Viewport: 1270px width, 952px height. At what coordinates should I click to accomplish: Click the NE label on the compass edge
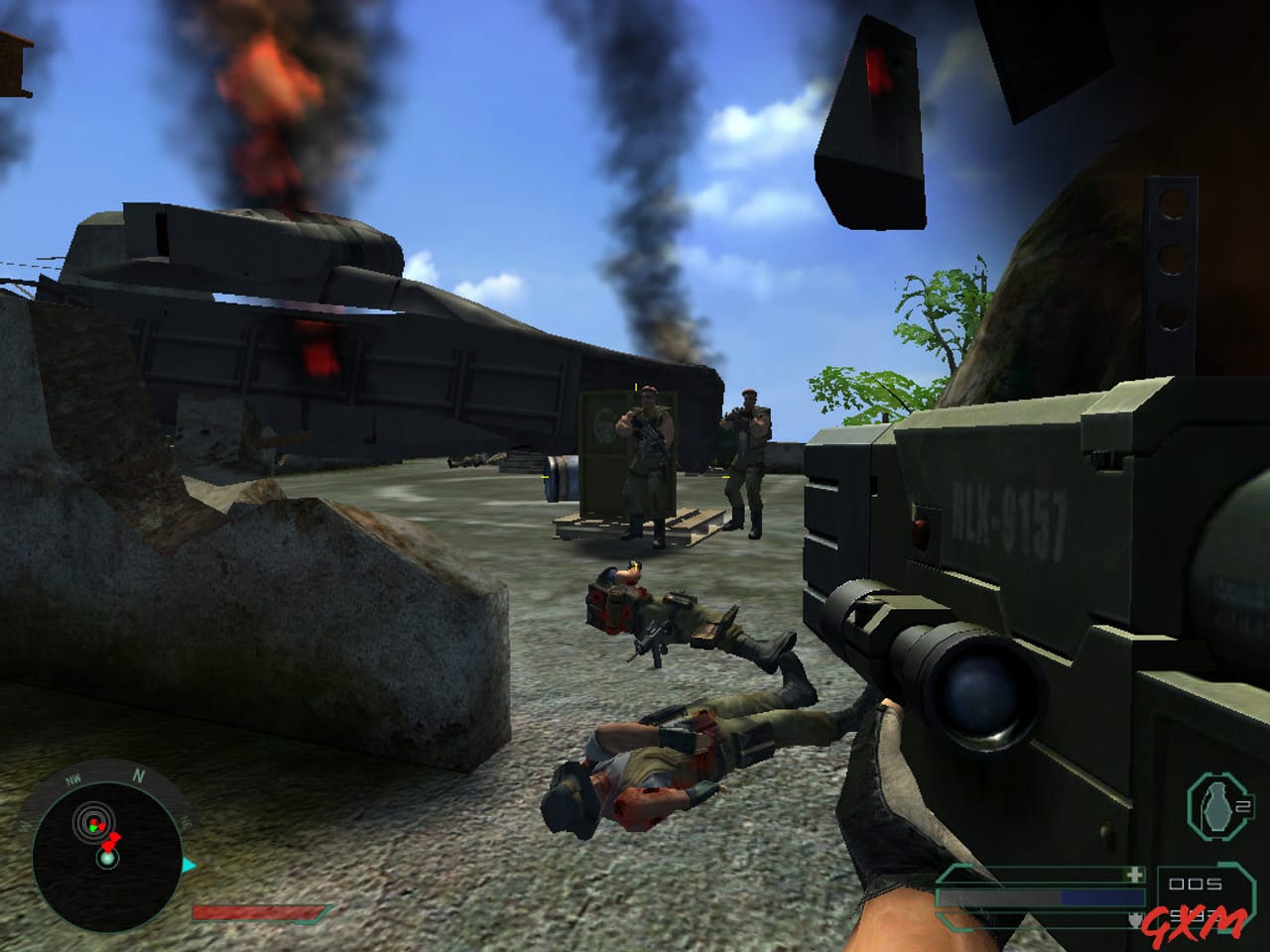(x=185, y=821)
